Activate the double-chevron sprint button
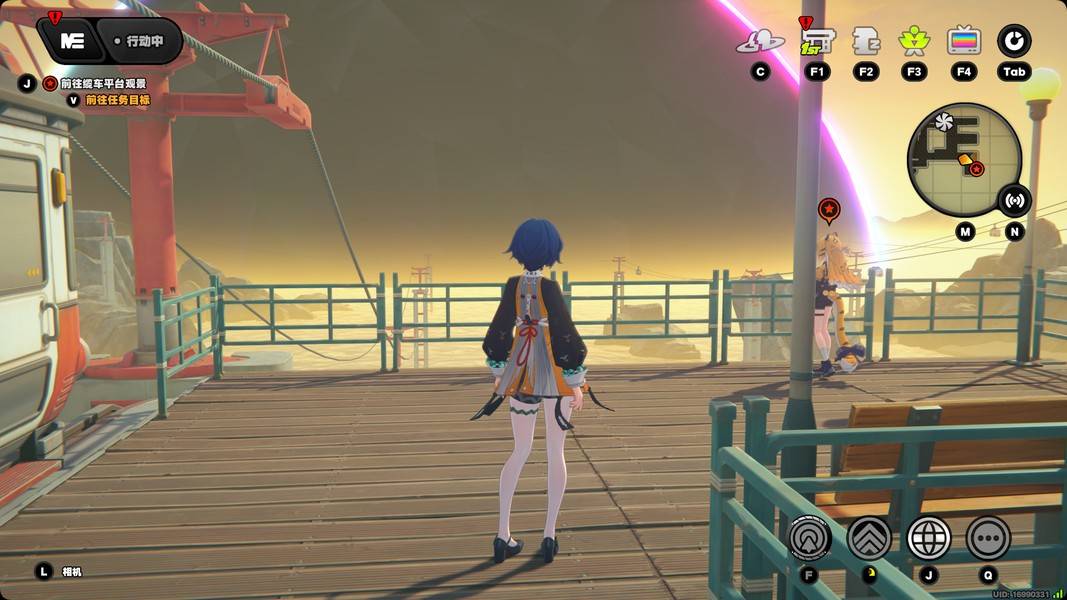1067x600 pixels. [869, 538]
